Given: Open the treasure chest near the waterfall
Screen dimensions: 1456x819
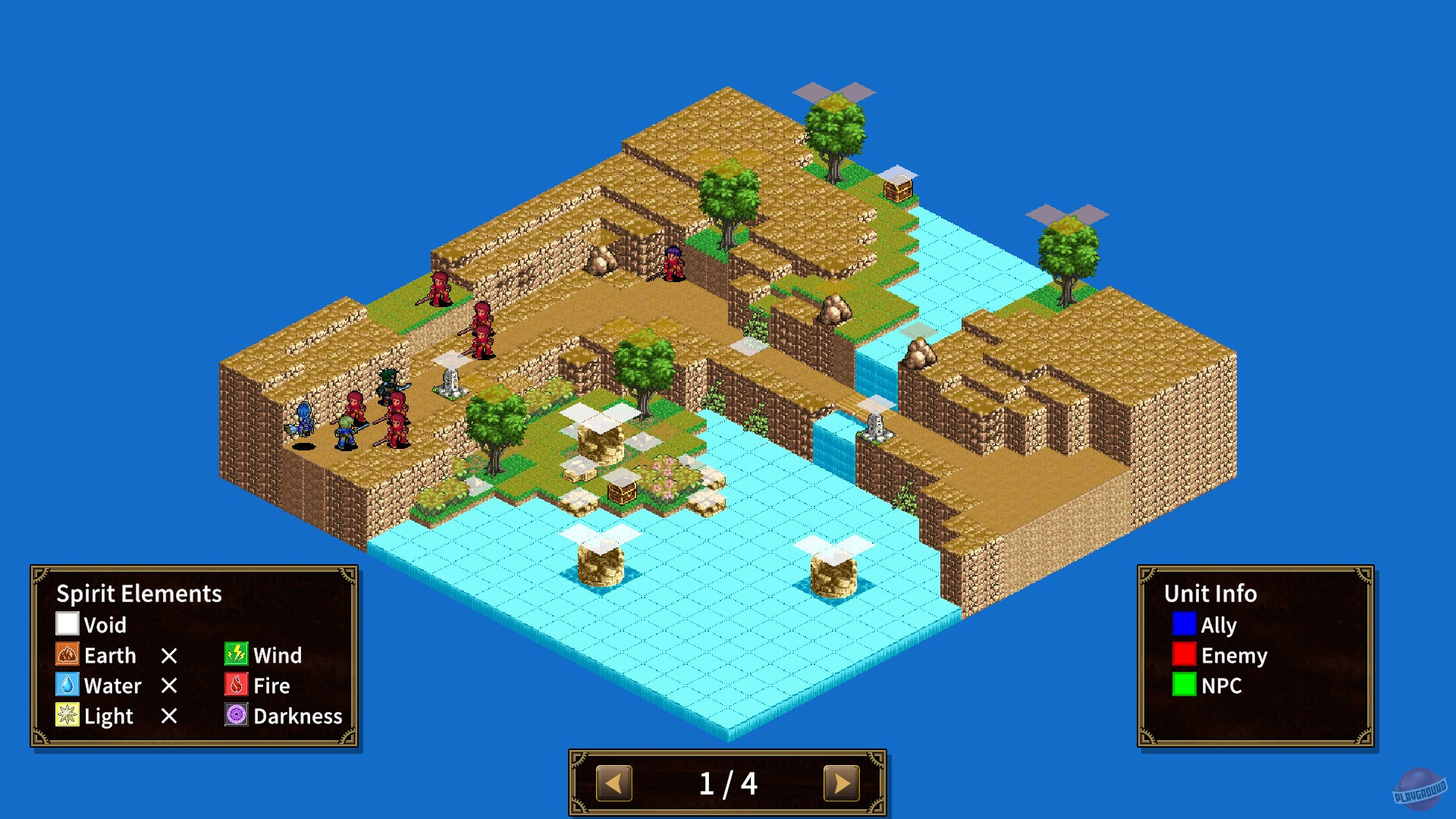Looking at the screenshot, I should click(x=899, y=190).
